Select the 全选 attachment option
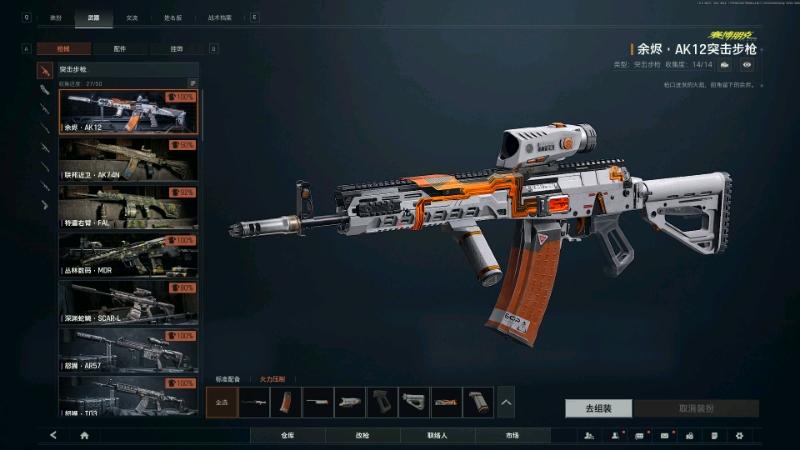Image resolution: width=800 pixels, height=450 pixels. click(221, 402)
